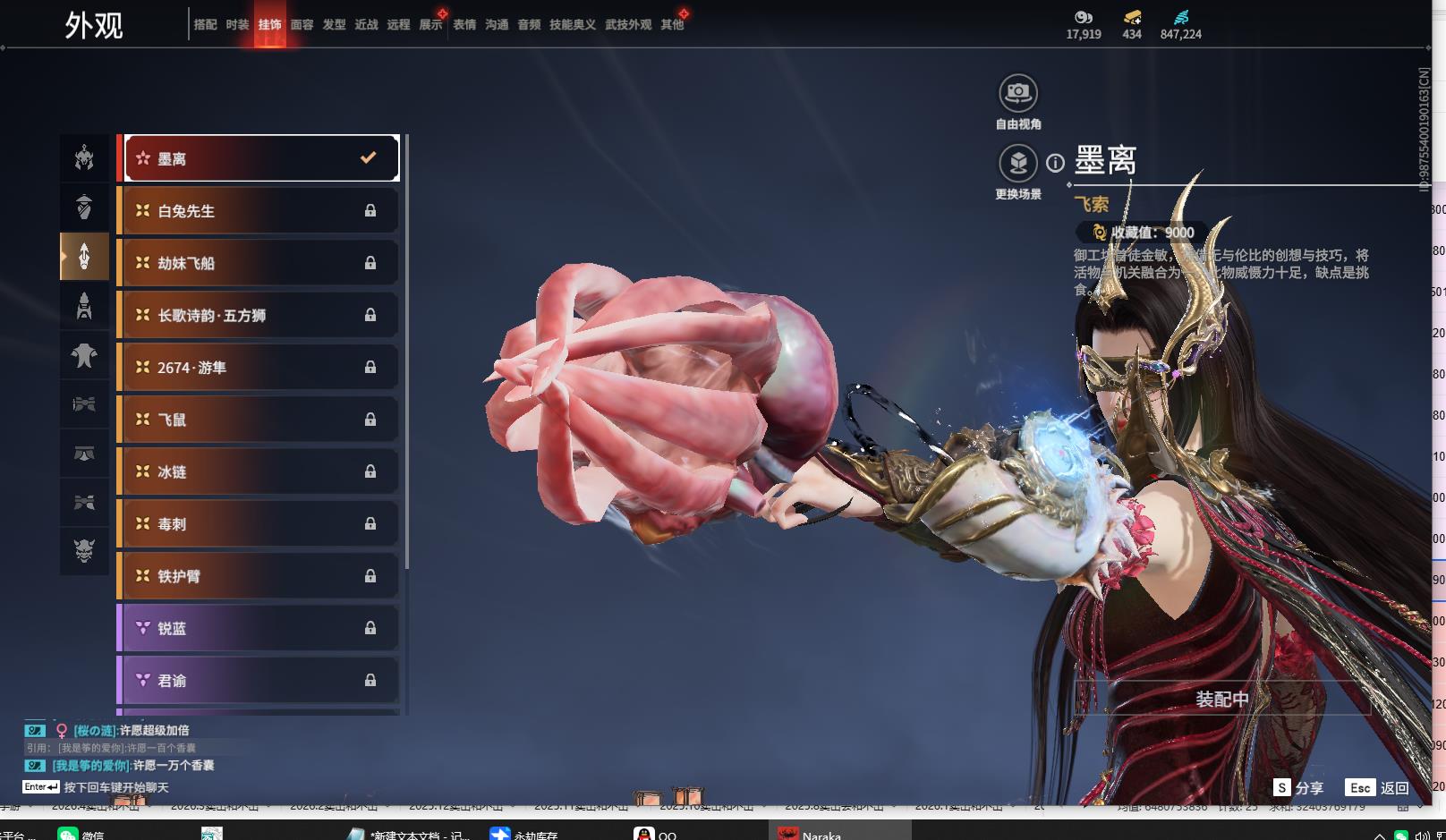Open the 技能奥义 tab

point(572,25)
